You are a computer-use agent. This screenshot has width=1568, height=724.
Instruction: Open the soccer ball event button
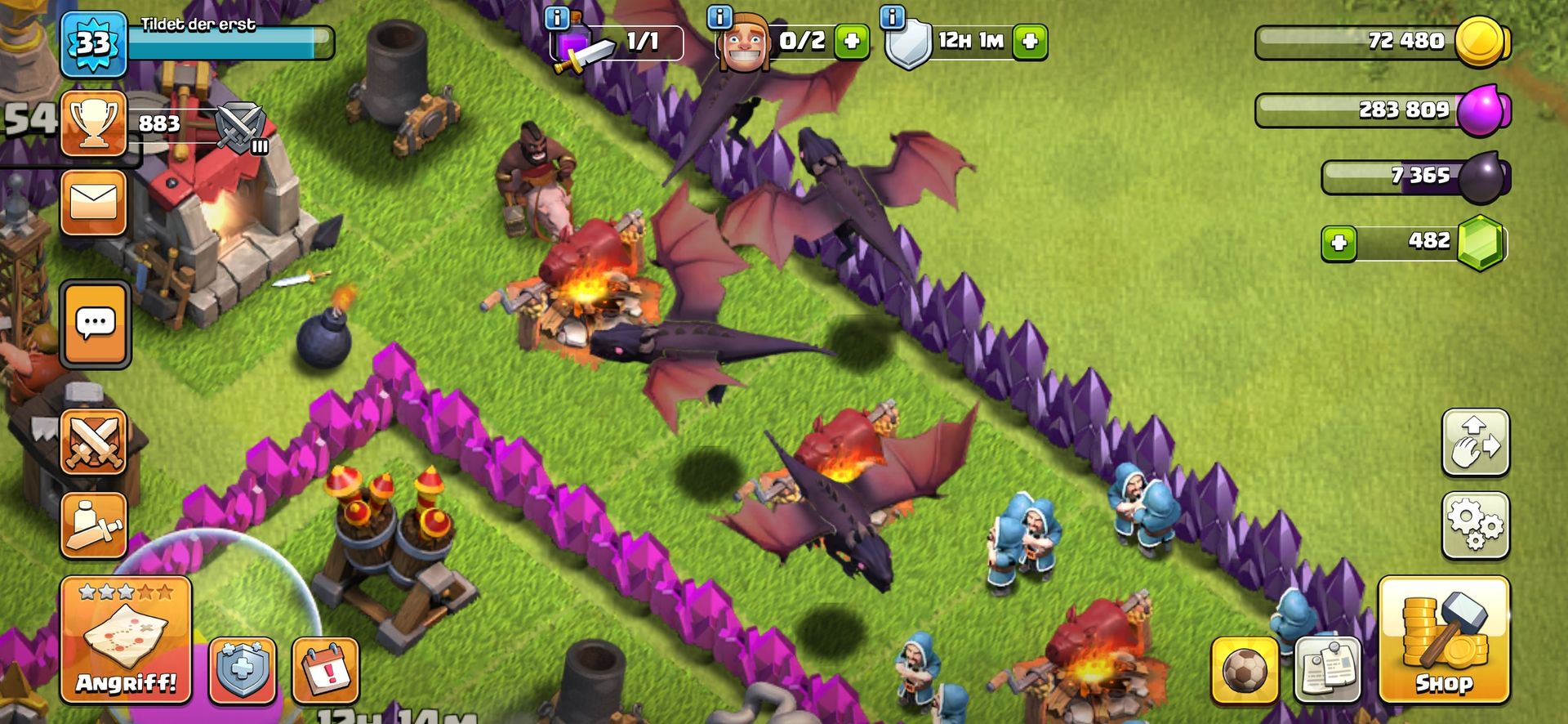(x=1245, y=669)
